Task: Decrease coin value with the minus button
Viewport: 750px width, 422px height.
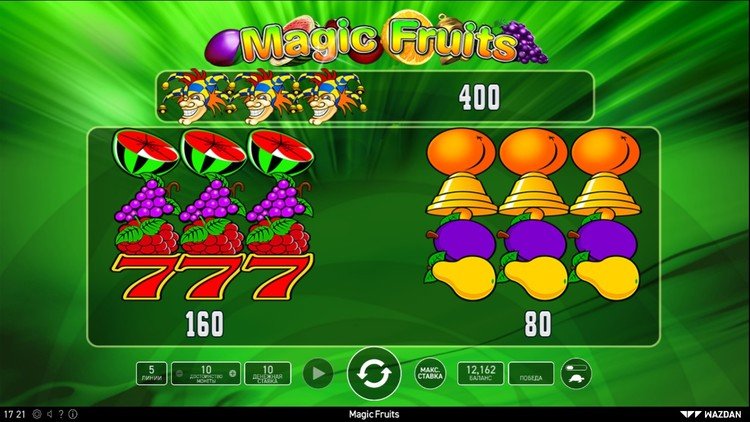Action: tap(178, 374)
